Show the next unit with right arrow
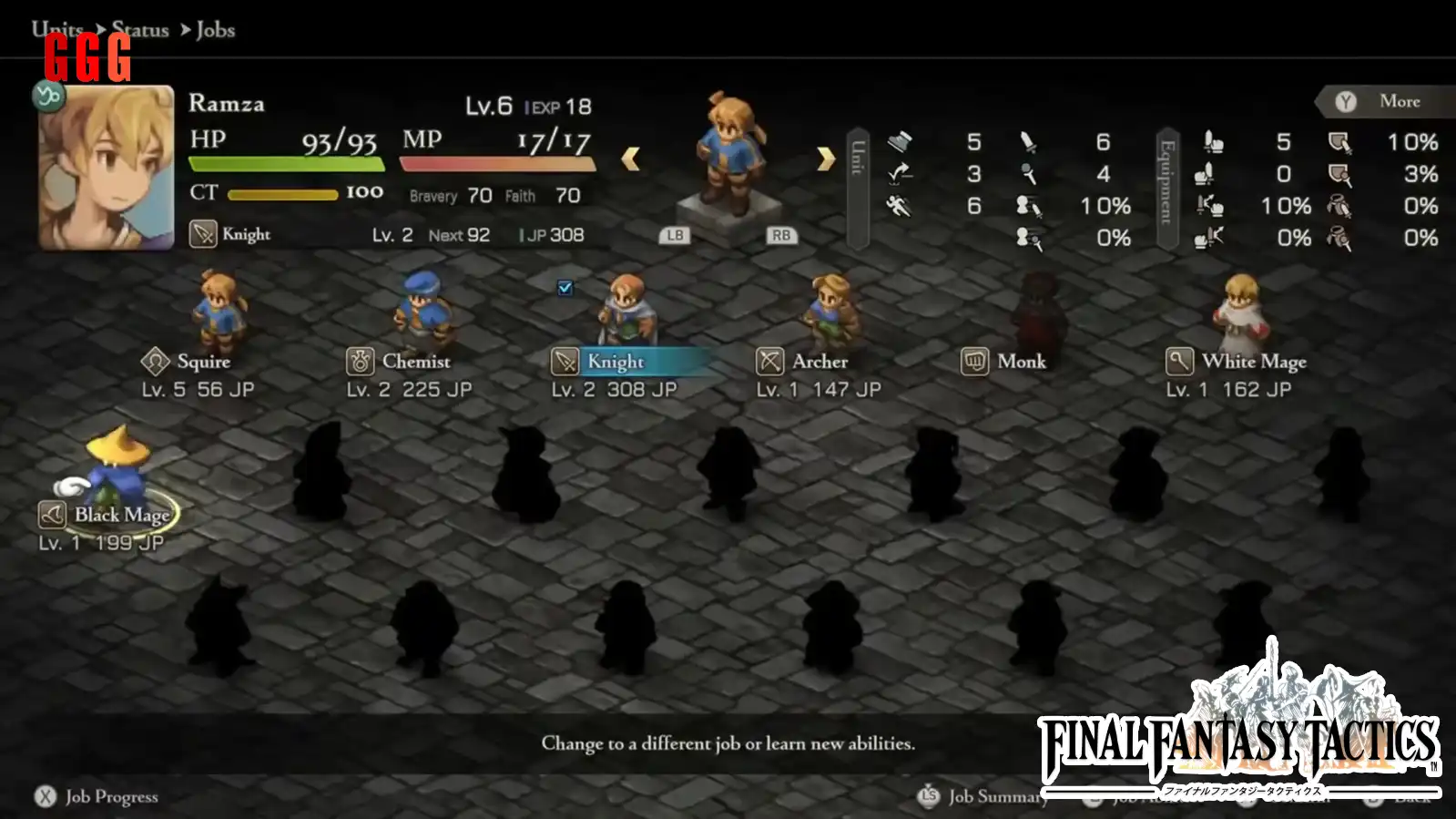The height and width of the screenshot is (819, 1456). point(825,159)
